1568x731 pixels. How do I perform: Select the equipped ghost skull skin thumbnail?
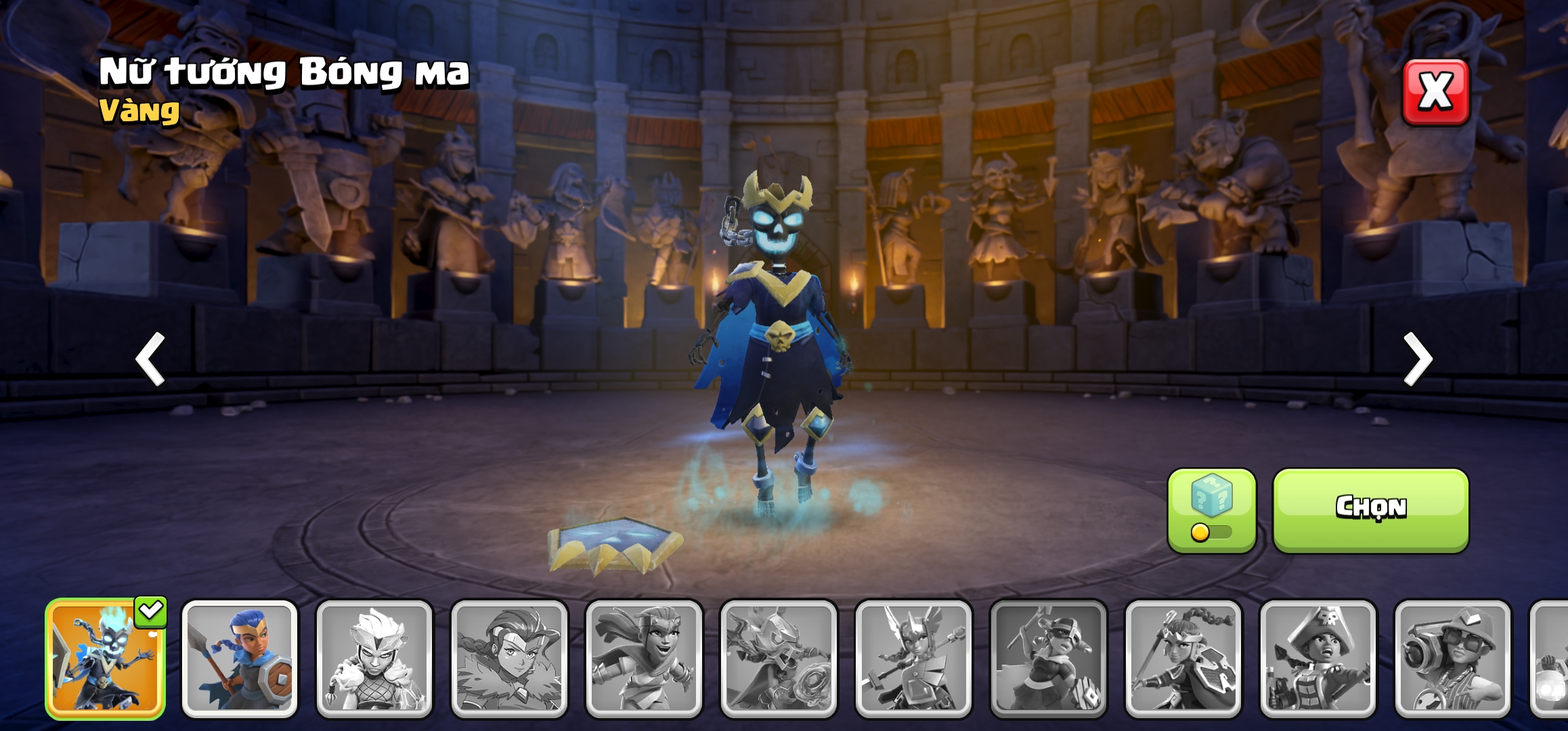(105, 658)
